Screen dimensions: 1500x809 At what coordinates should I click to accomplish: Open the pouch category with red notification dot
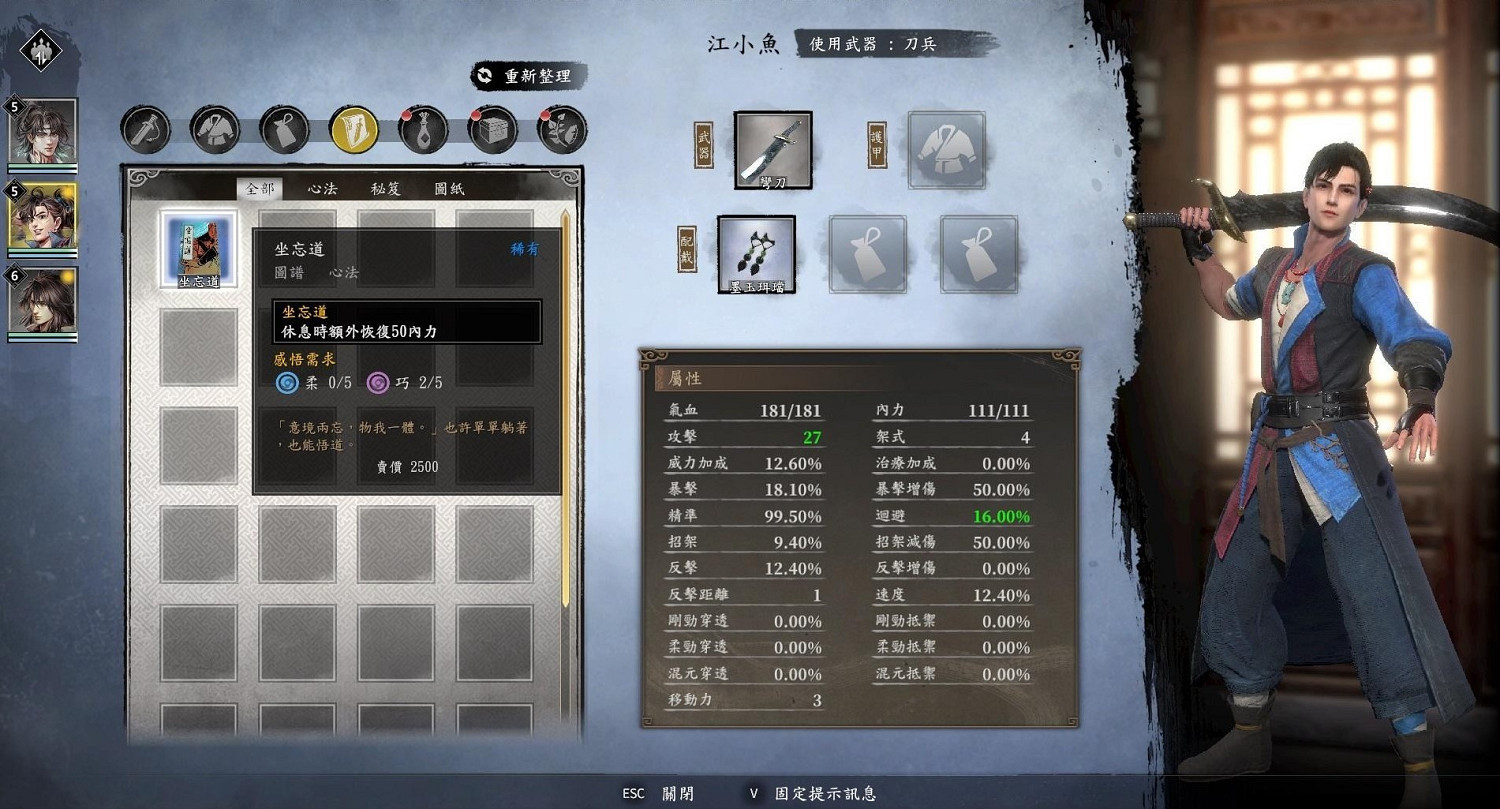pos(423,130)
